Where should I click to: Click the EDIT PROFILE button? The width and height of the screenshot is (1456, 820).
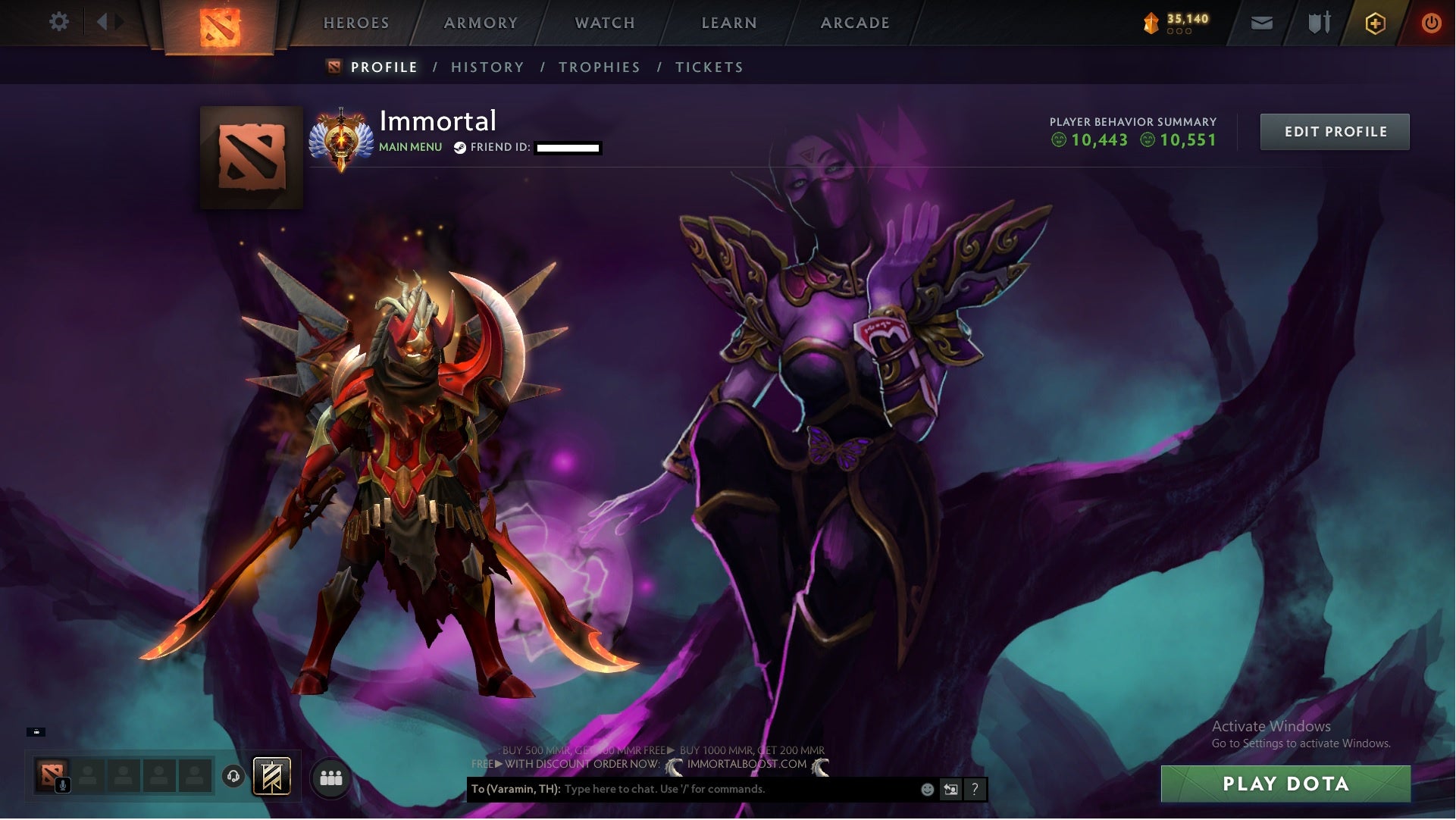(x=1335, y=130)
